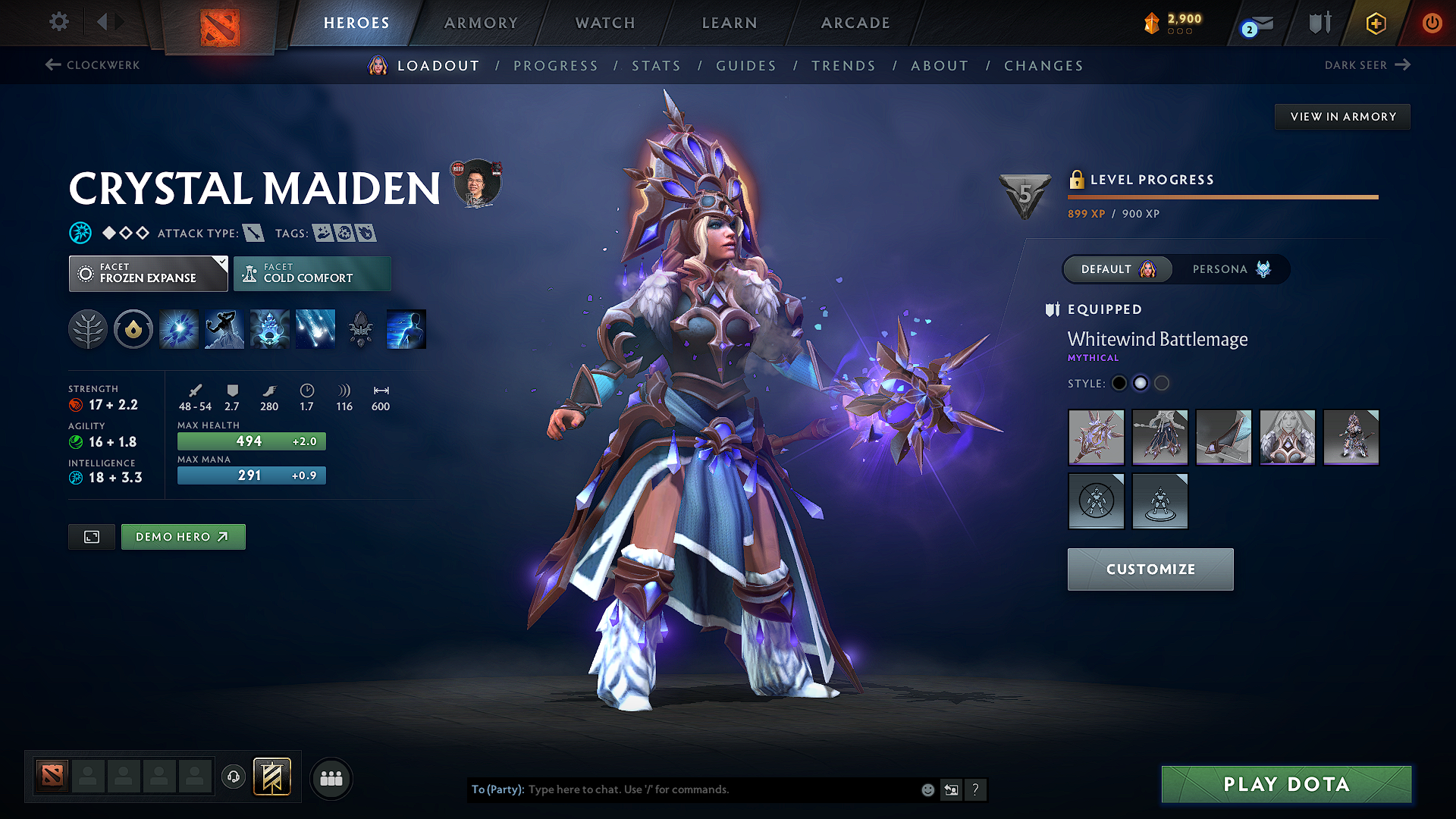The image size is (1456, 819).
Task: Select the Cold Comfort facet
Action: (x=312, y=273)
